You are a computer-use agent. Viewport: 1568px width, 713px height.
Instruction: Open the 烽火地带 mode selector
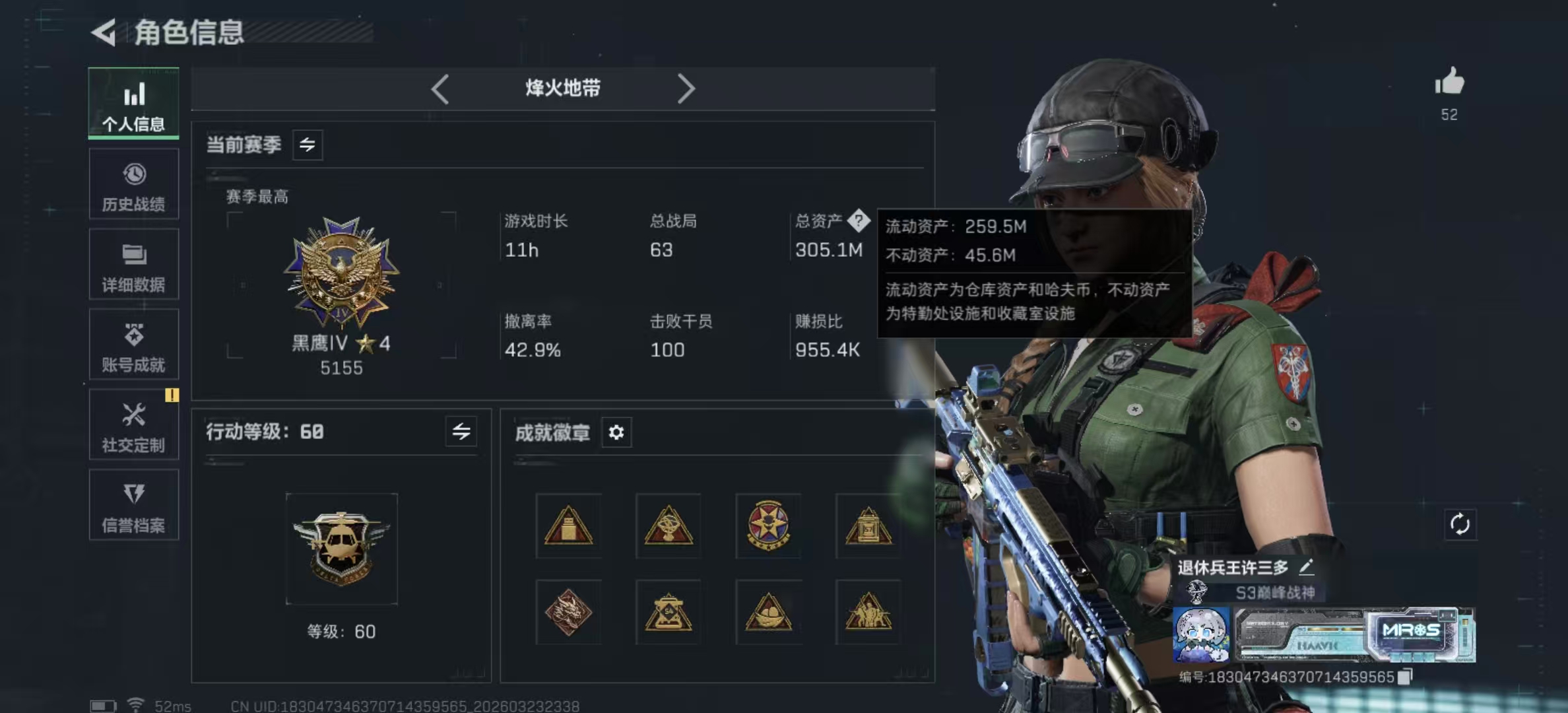pos(562,88)
